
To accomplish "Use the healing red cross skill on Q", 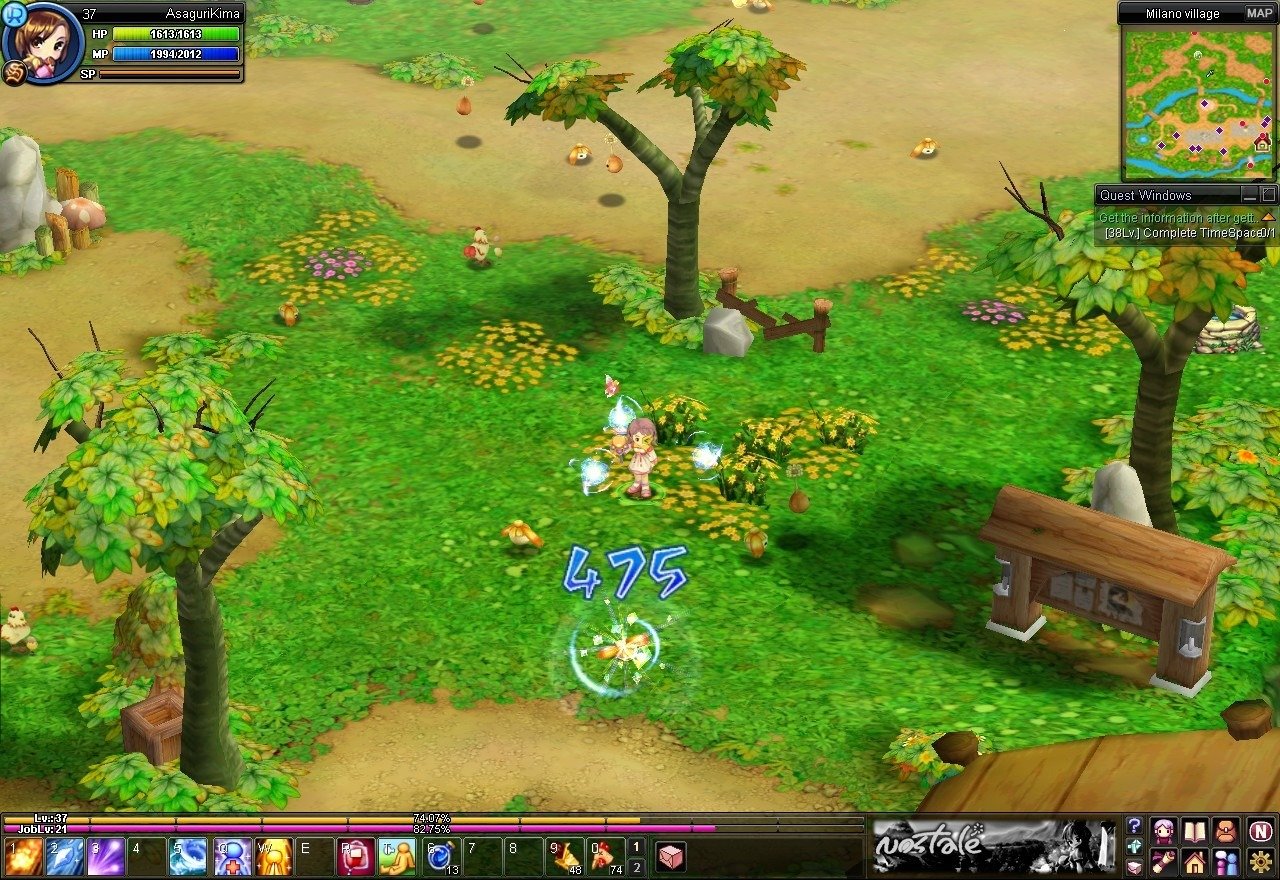I will click(231, 857).
